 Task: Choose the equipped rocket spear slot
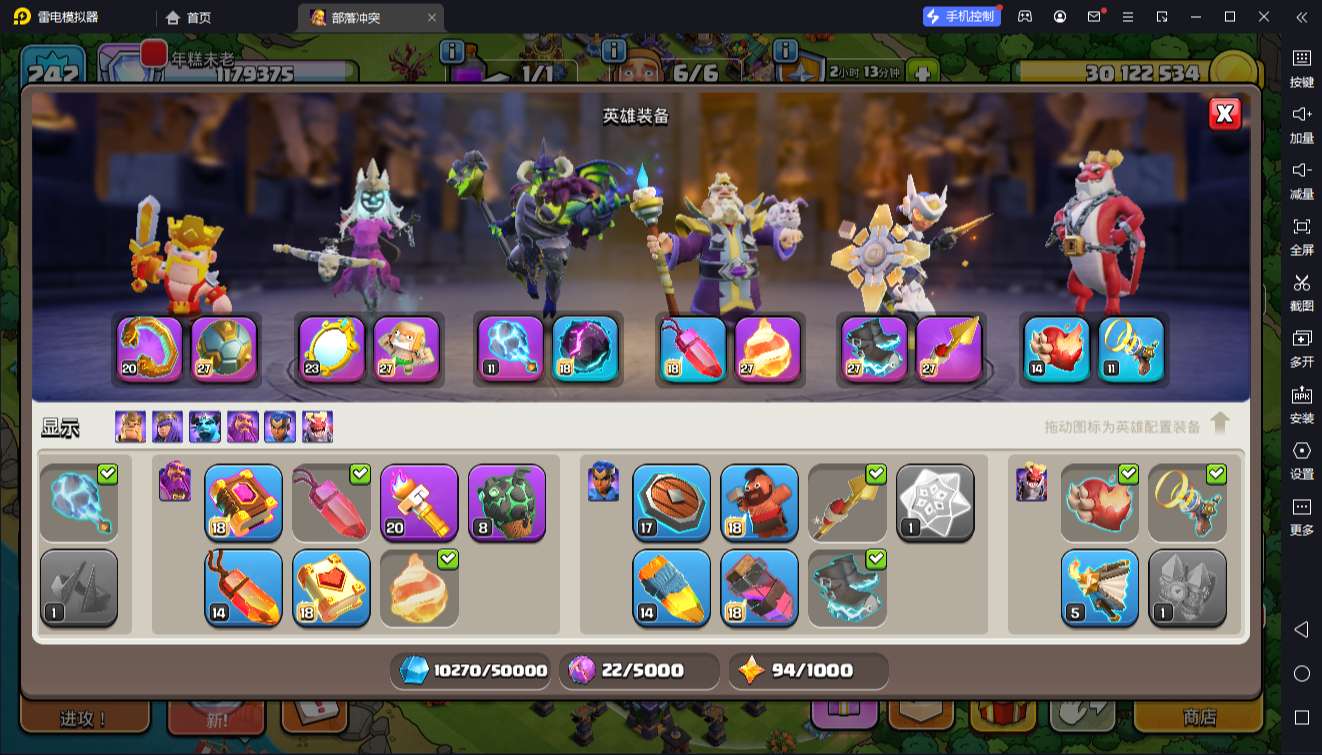tap(949, 349)
